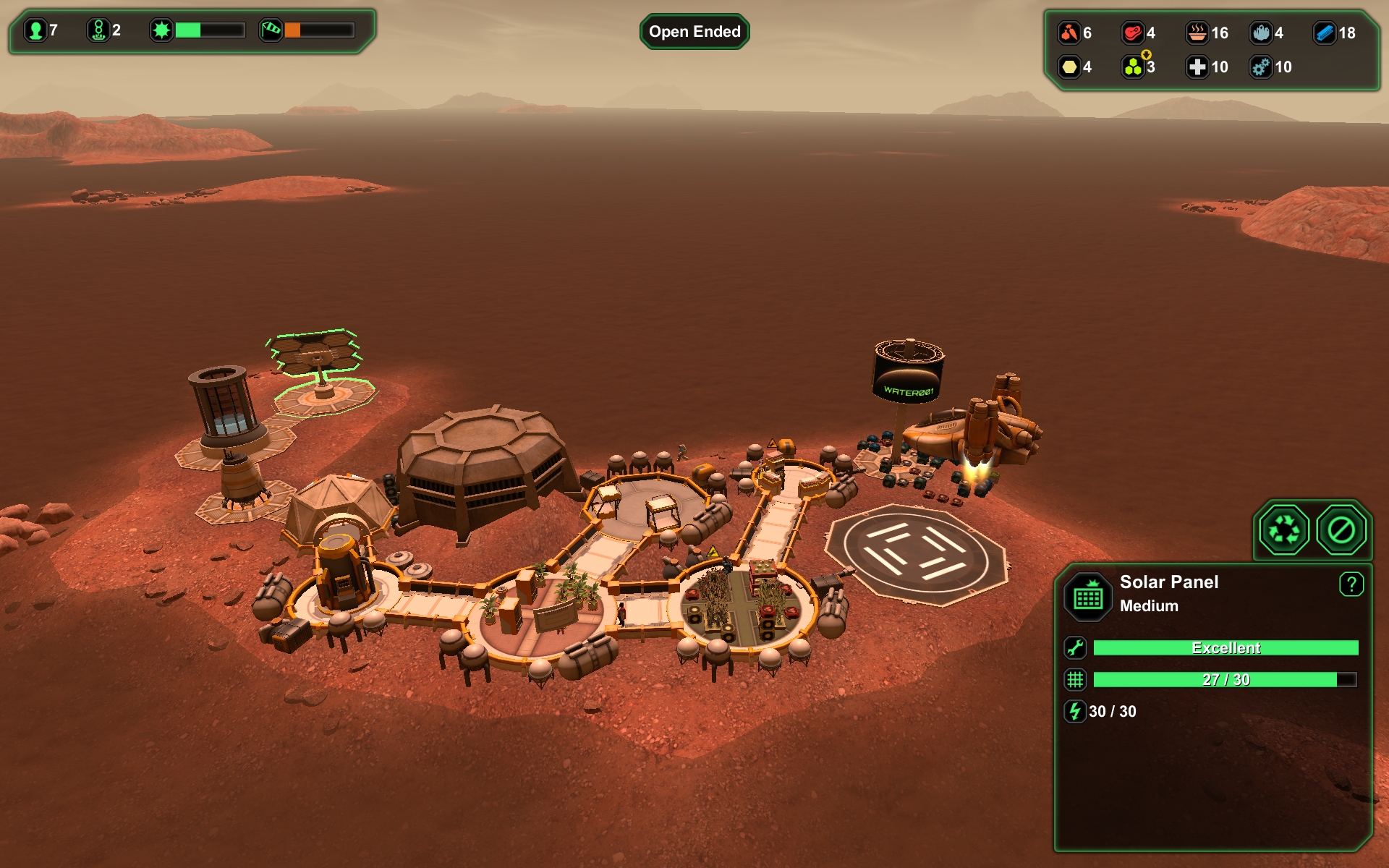Open help for the Solar Panel
1389x868 pixels.
(1351, 584)
